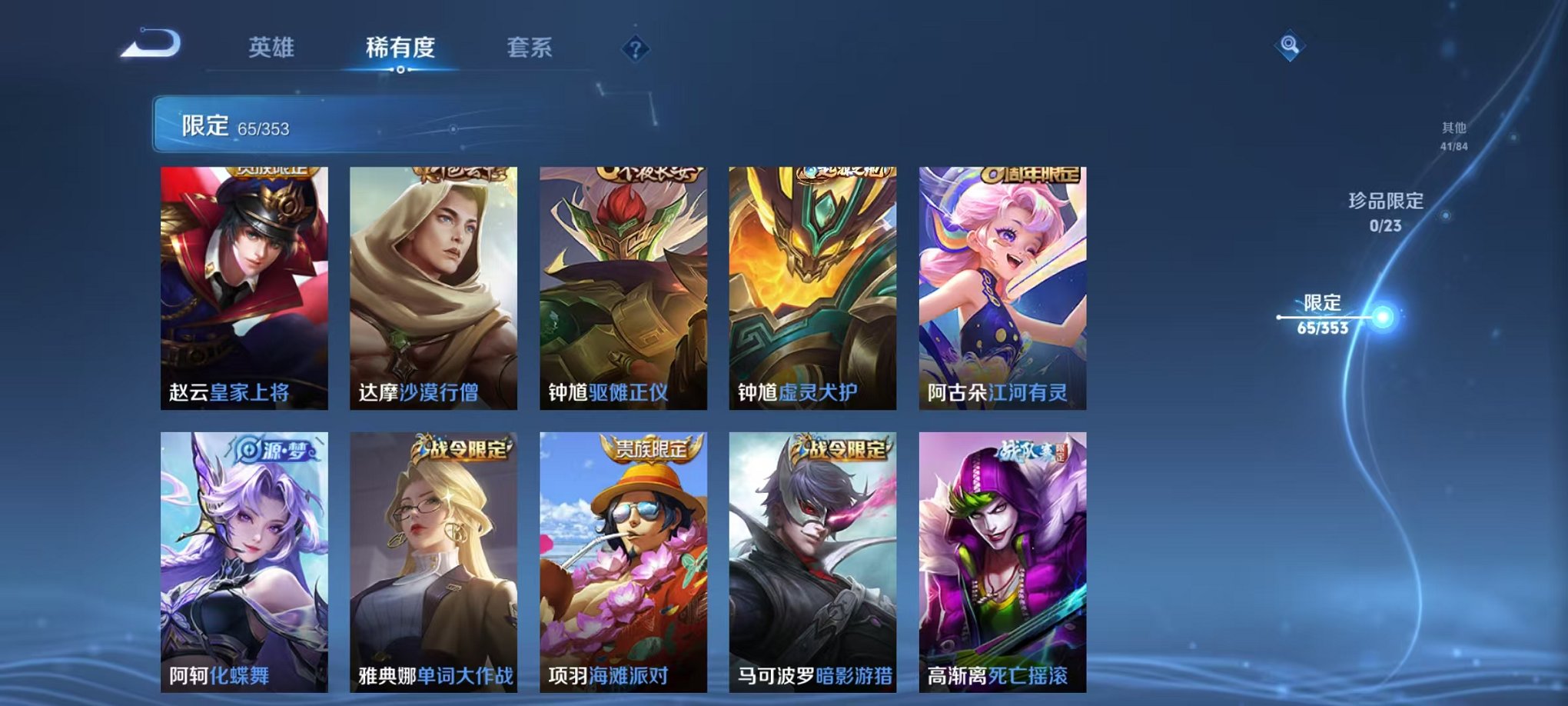Select the 稀有度 tab
Screen dimensions: 1568x706
tap(400, 46)
